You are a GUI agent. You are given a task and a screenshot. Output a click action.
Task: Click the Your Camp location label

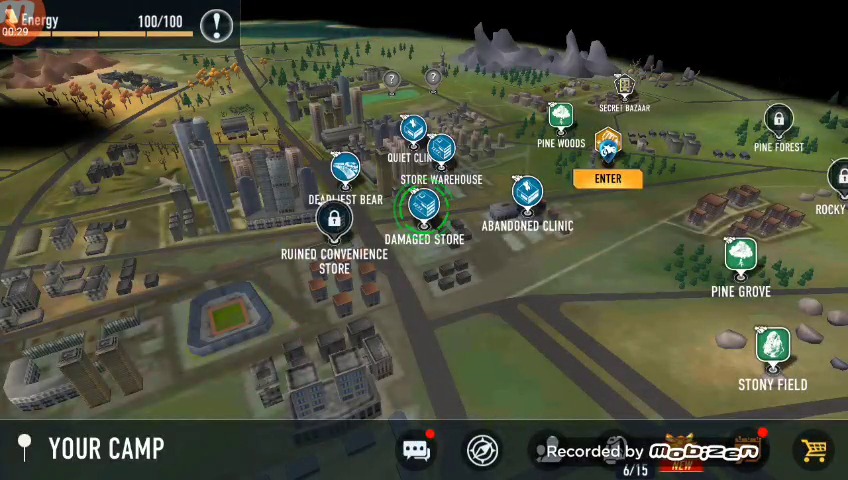tap(106, 448)
